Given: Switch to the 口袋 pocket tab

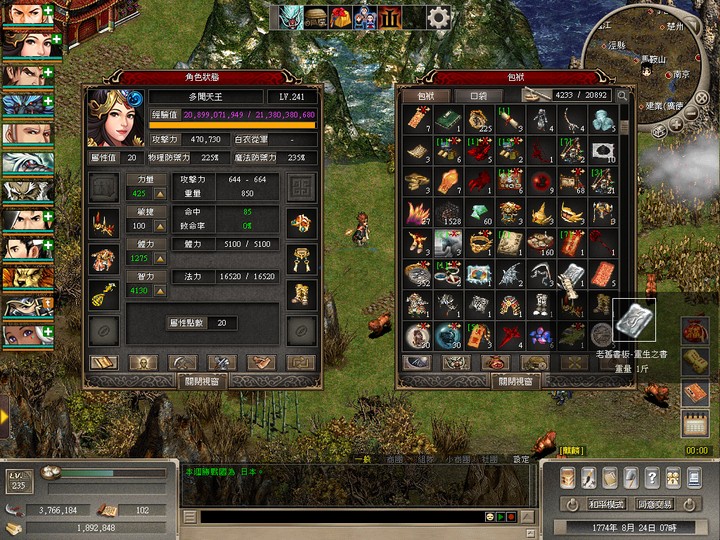Looking at the screenshot, I should 479,96.
